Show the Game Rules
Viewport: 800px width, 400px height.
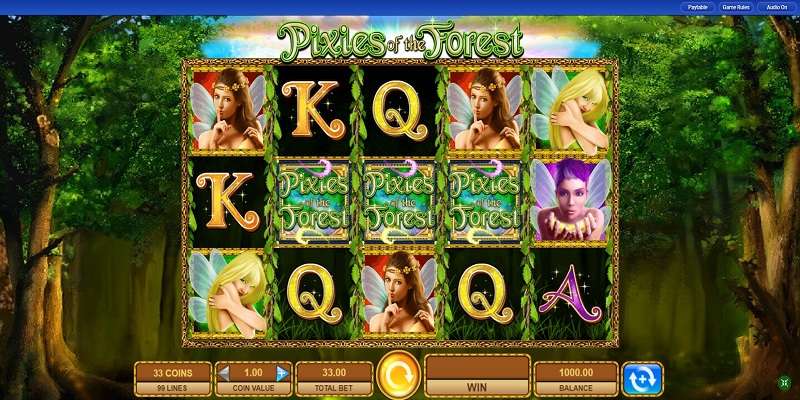(735, 7)
